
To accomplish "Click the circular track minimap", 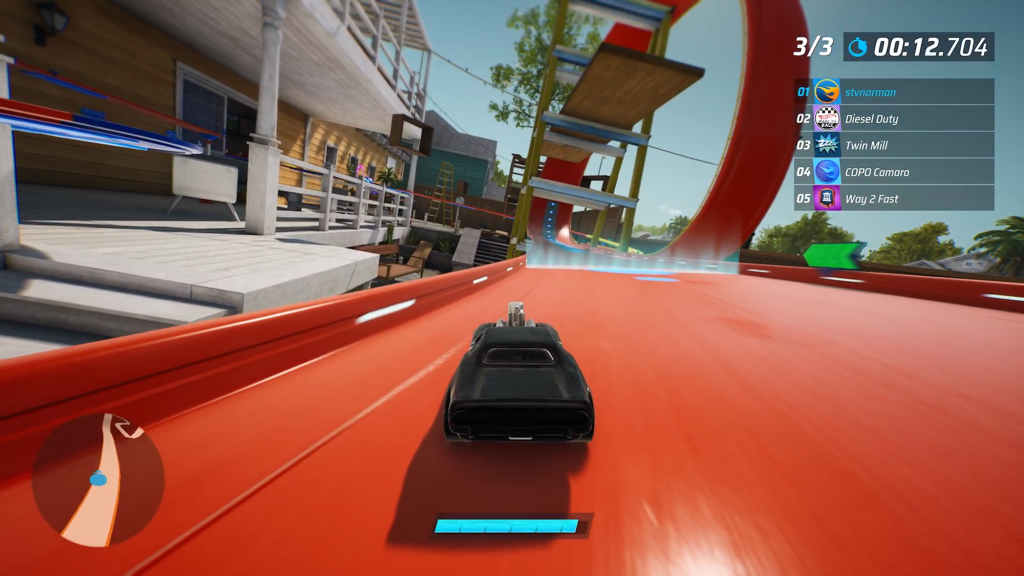I will coord(98,481).
